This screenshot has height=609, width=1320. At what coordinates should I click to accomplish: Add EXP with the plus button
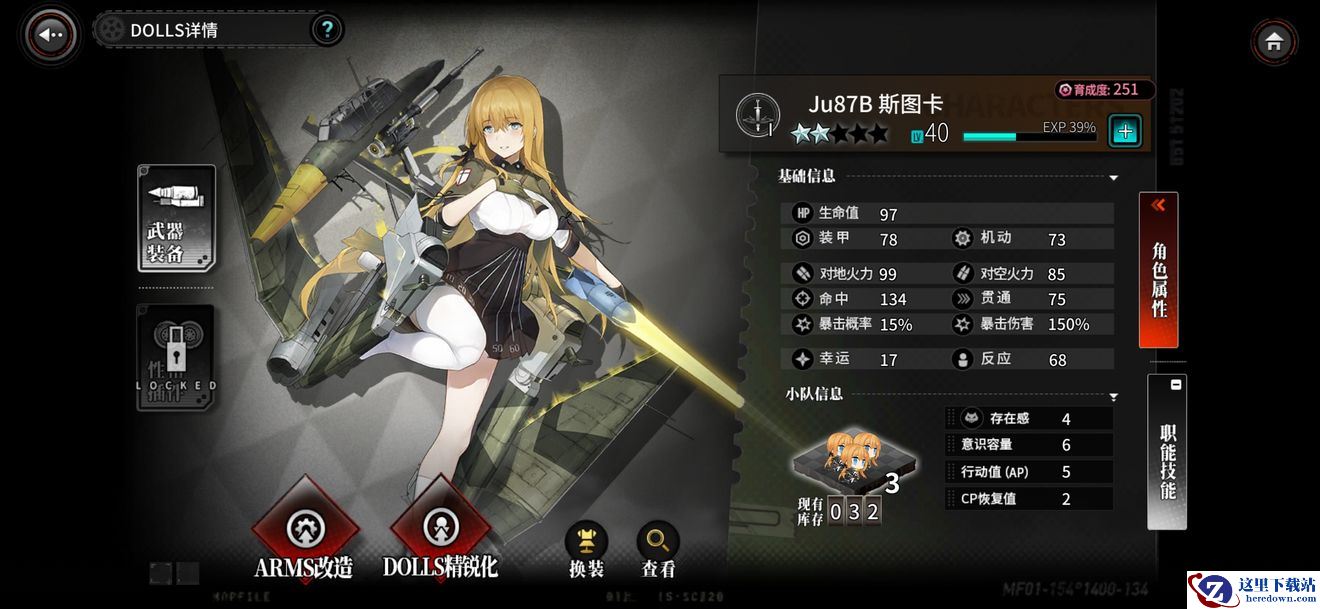point(1125,131)
